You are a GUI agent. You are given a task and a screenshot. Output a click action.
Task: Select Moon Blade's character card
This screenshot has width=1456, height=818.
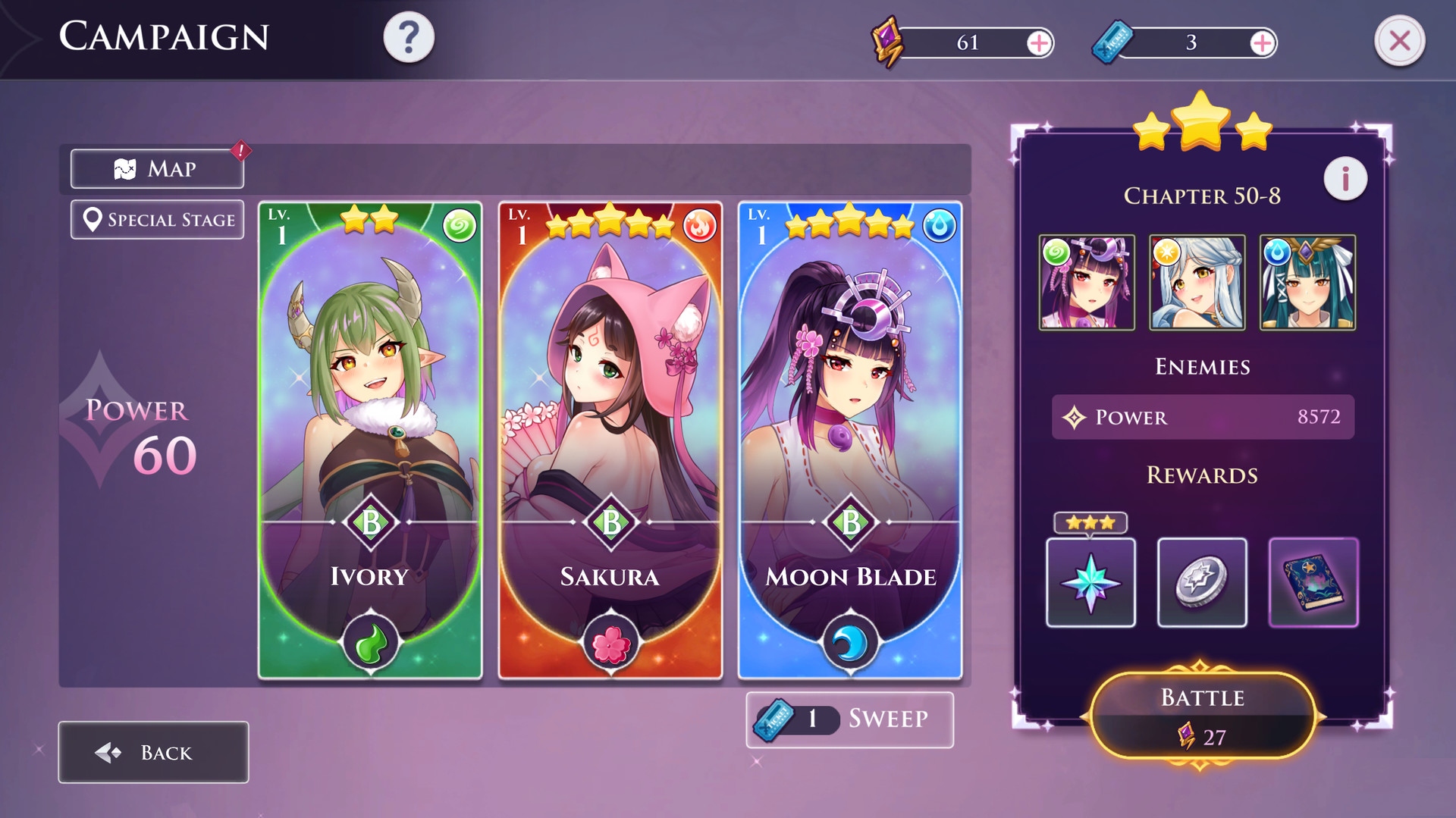click(x=850, y=440)
